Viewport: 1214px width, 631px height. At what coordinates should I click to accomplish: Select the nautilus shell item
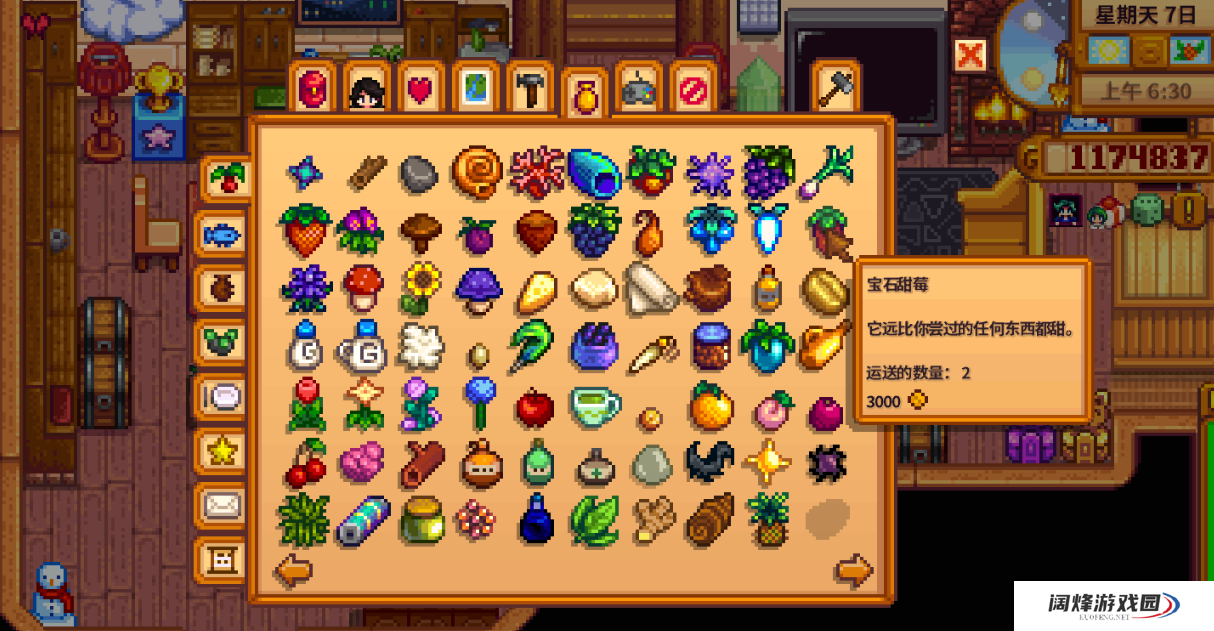[x=477, y=172]
